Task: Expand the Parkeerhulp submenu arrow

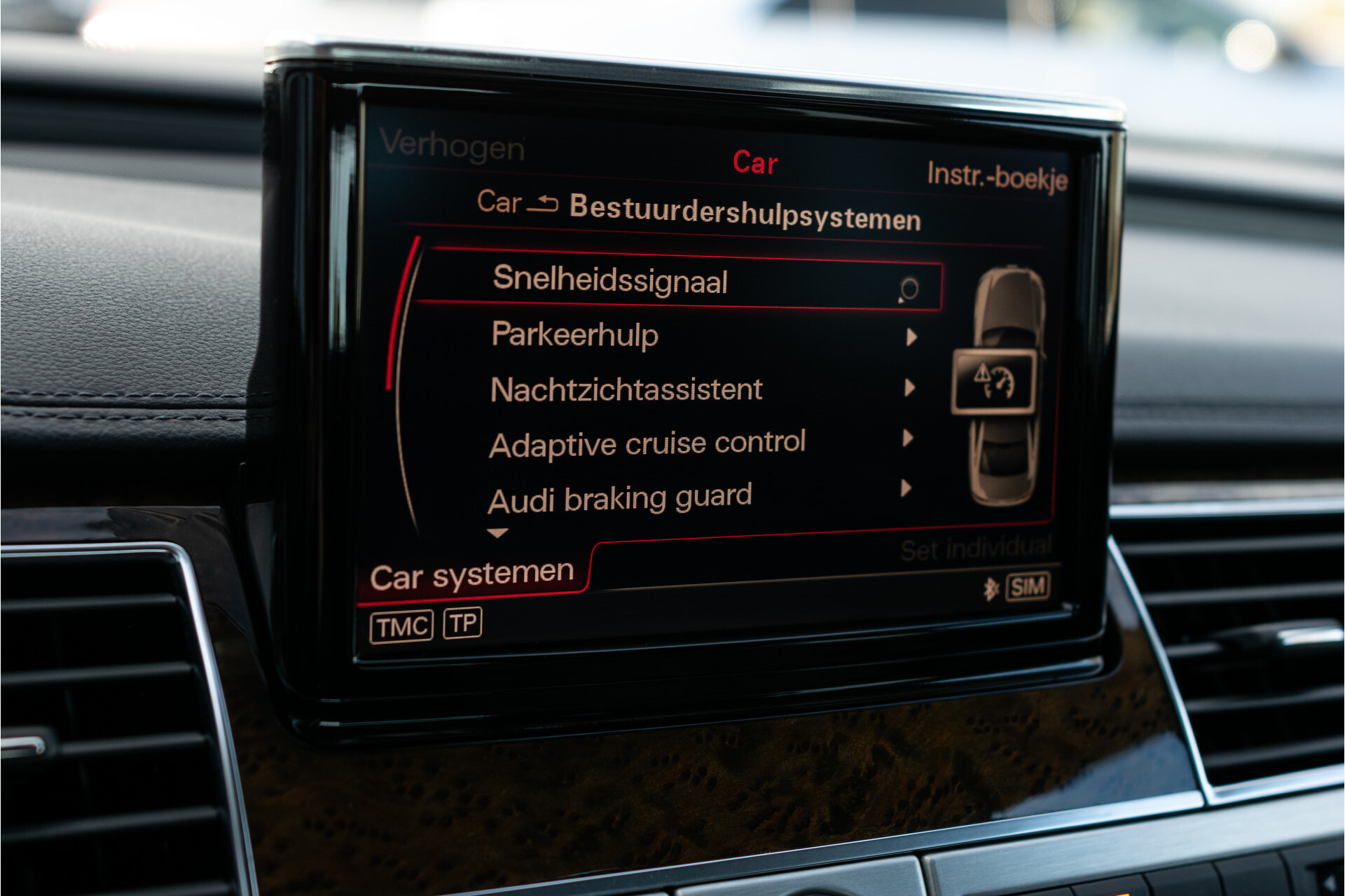Action: tap(911, 335)
